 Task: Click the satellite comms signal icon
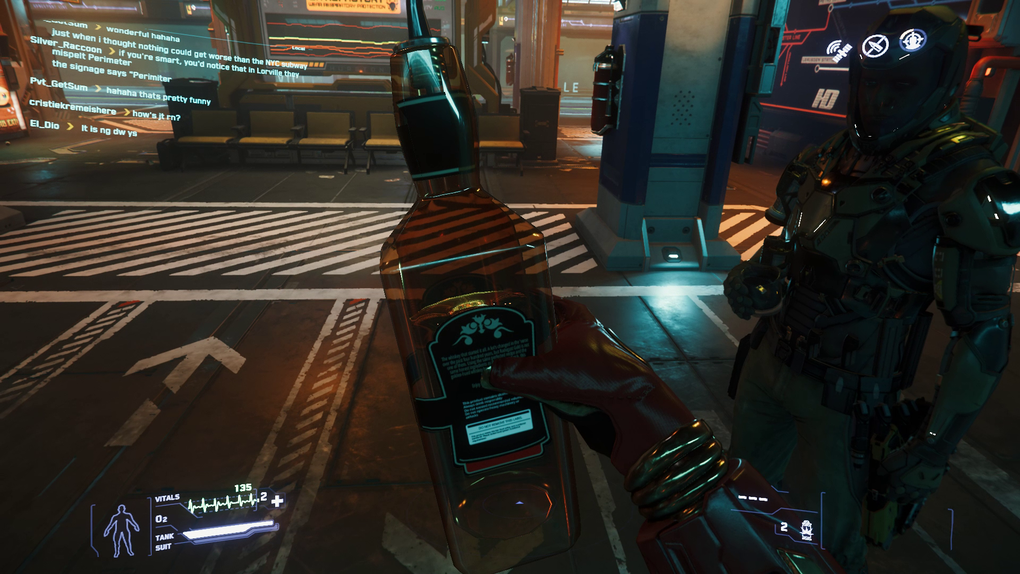[x=837, y=48]
